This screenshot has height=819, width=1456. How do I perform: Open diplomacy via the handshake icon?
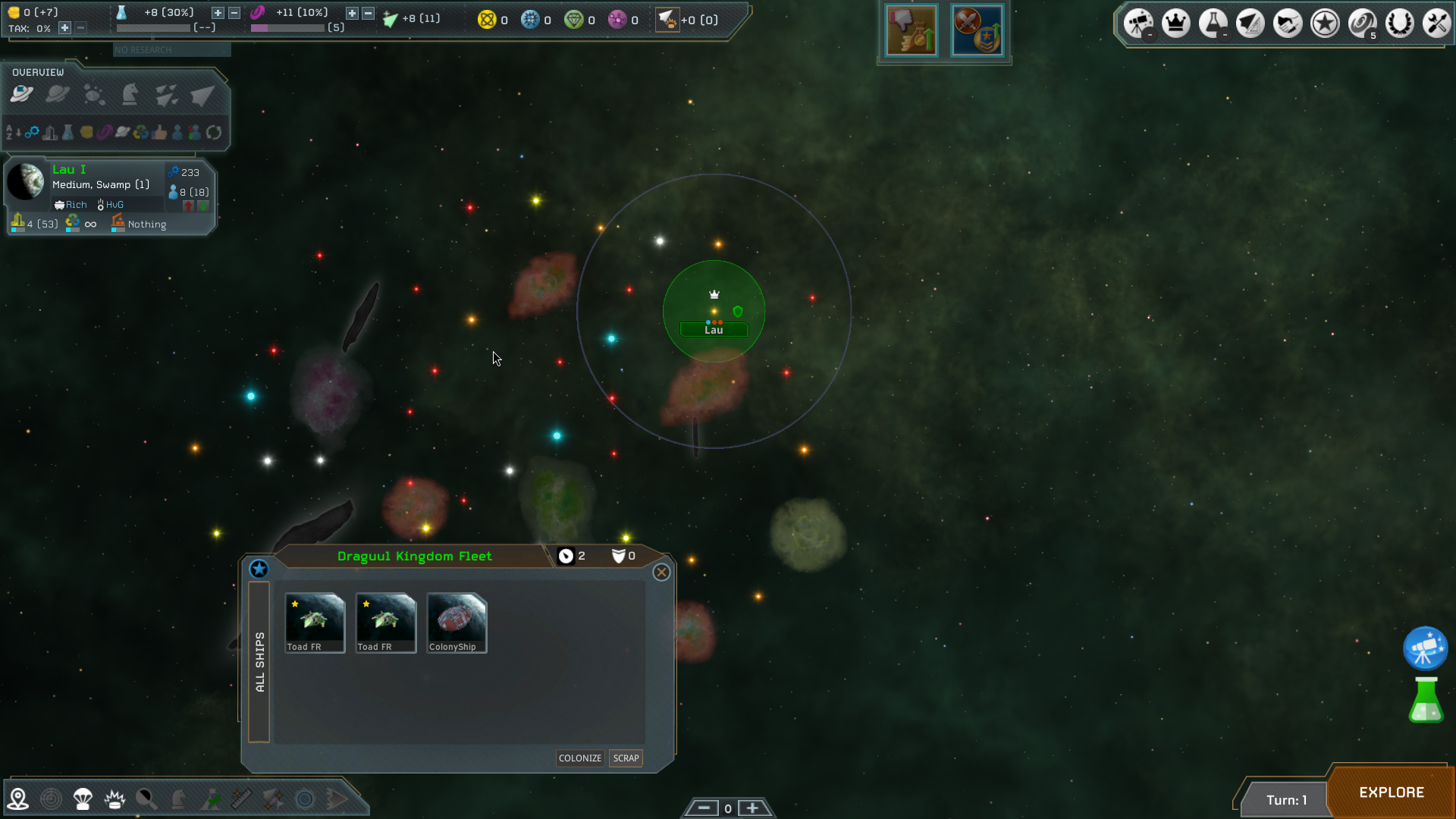click(x=1287, y=24)
